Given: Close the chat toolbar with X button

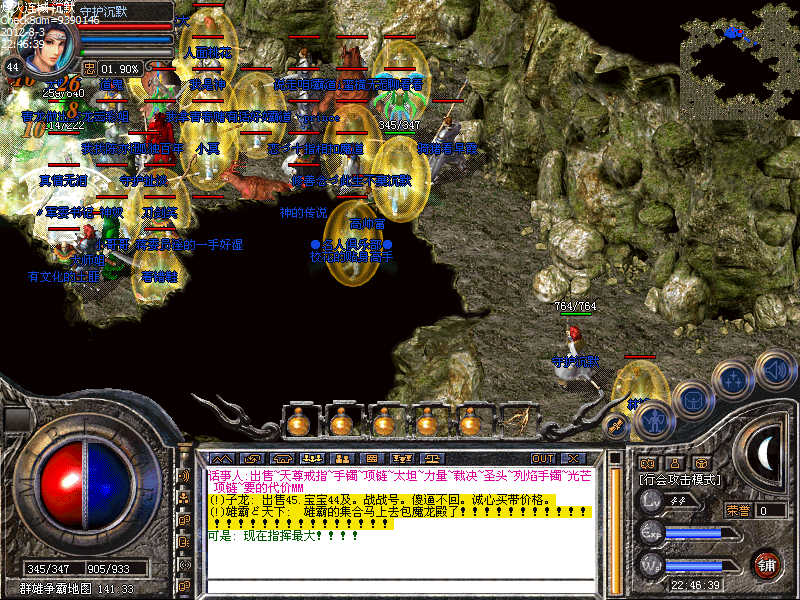Looking at the screenshot, I should [574, 459].
